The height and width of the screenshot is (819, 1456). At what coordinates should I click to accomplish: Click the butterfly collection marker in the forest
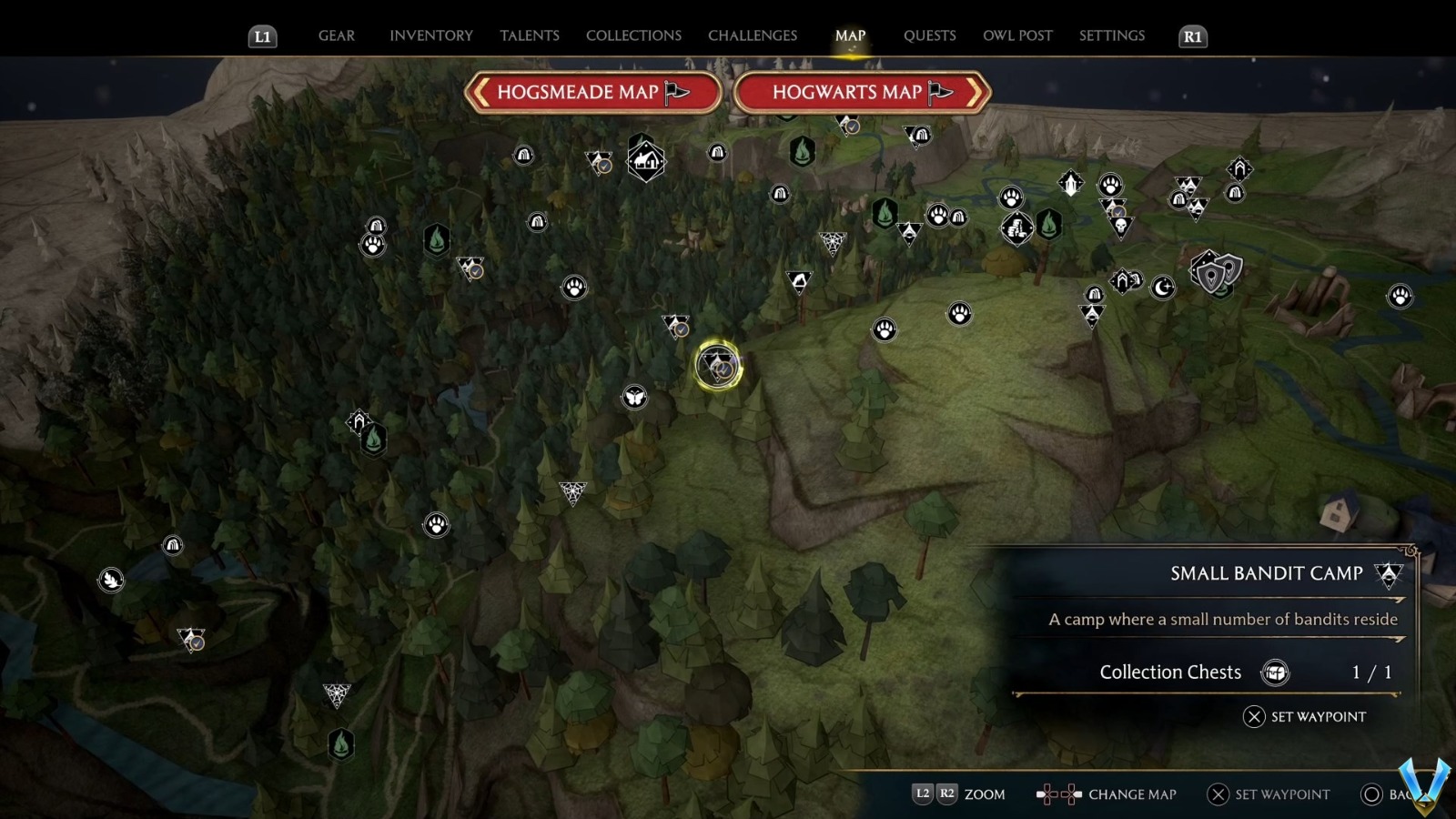[x=635, y=398]
